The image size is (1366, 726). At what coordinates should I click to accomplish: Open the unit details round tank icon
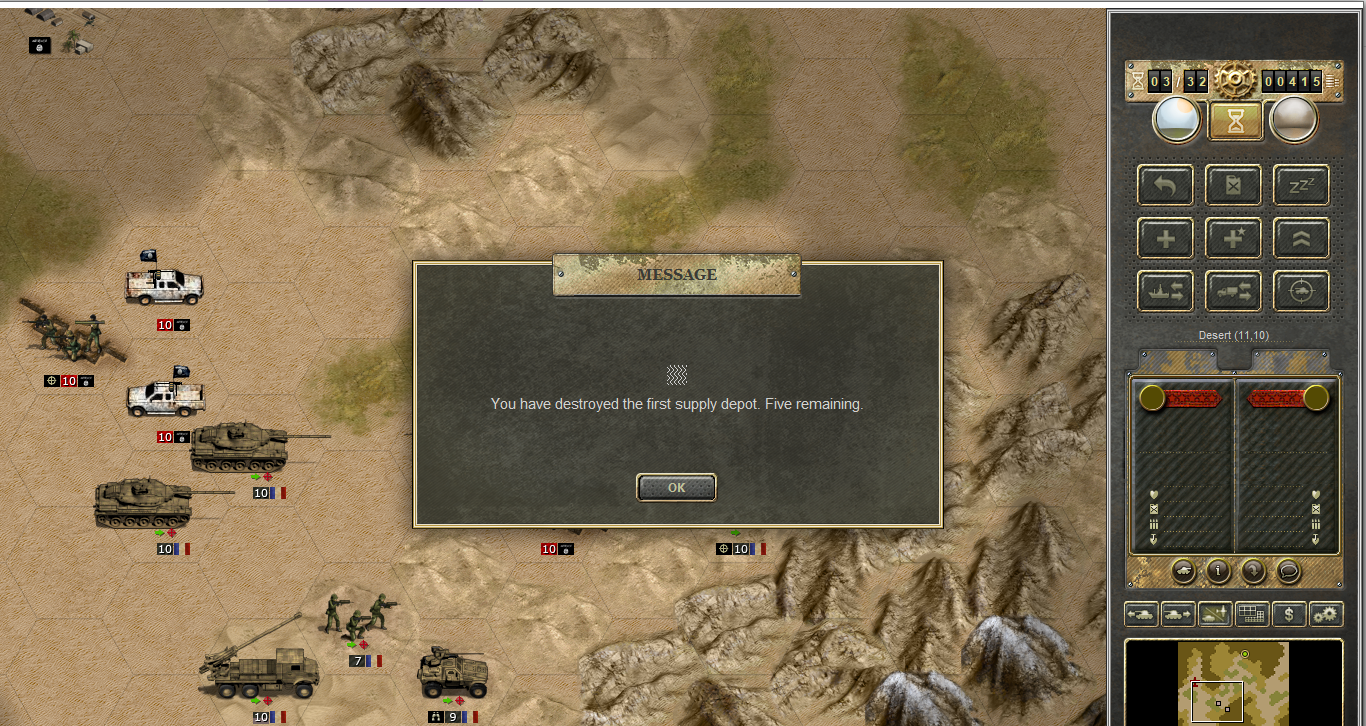click(1184, 571)
